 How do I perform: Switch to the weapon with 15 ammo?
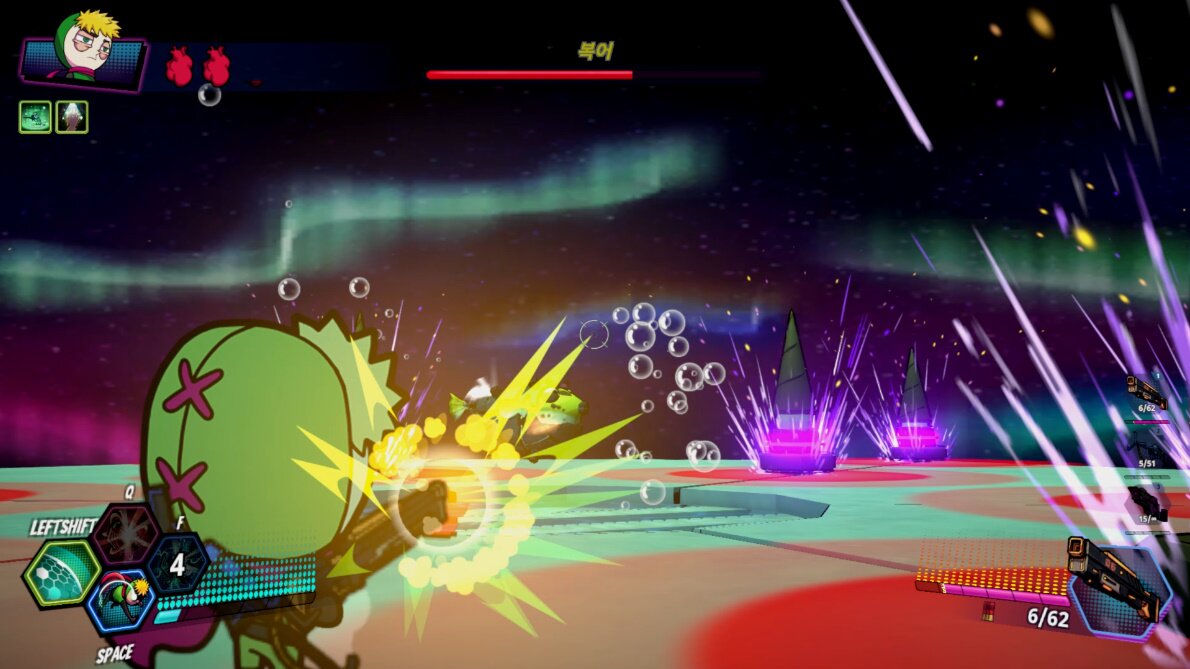(x=1144, y=502)
